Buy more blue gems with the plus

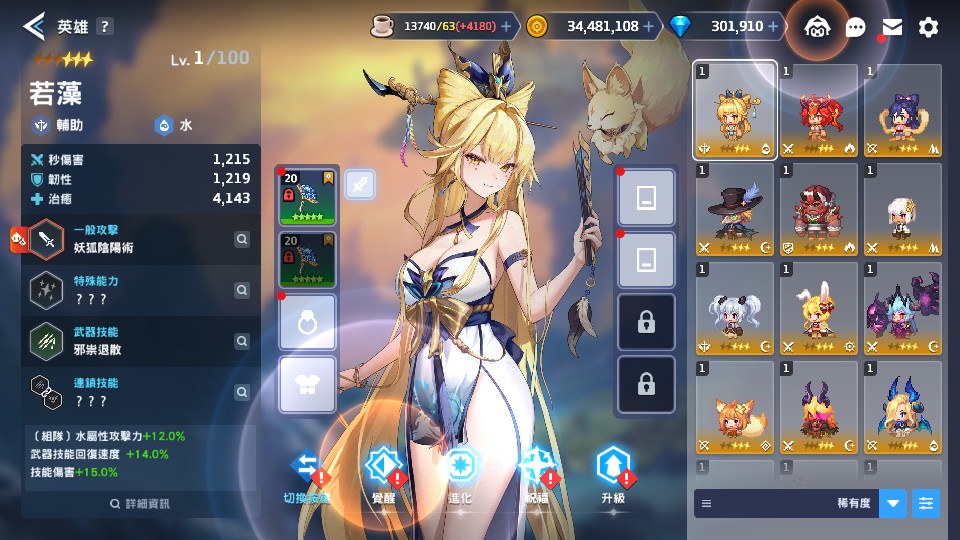click(x=776, y=27)
